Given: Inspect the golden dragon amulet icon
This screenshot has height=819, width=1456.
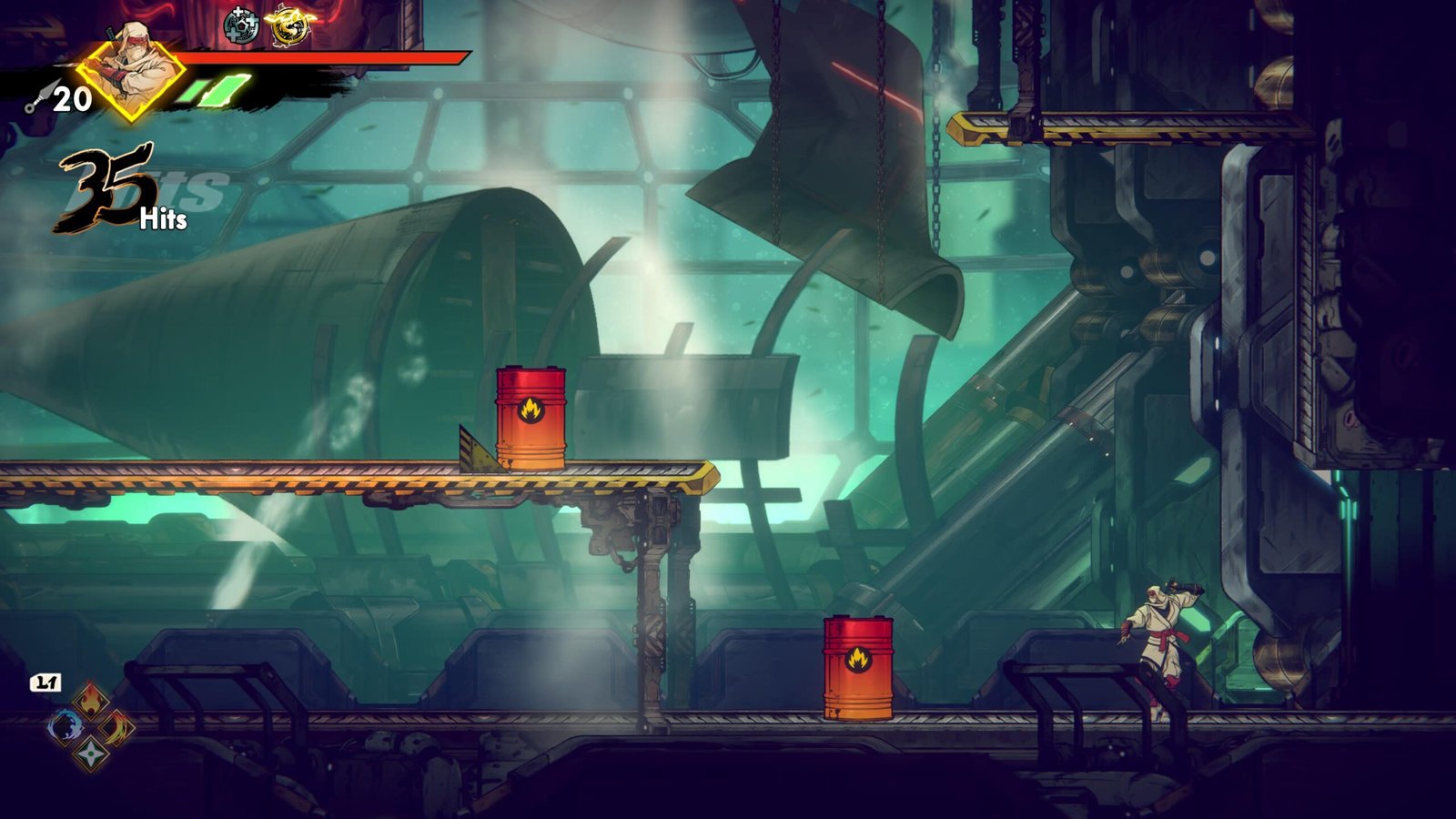Looking at the screenshot, I should click(x=286, y=27).
